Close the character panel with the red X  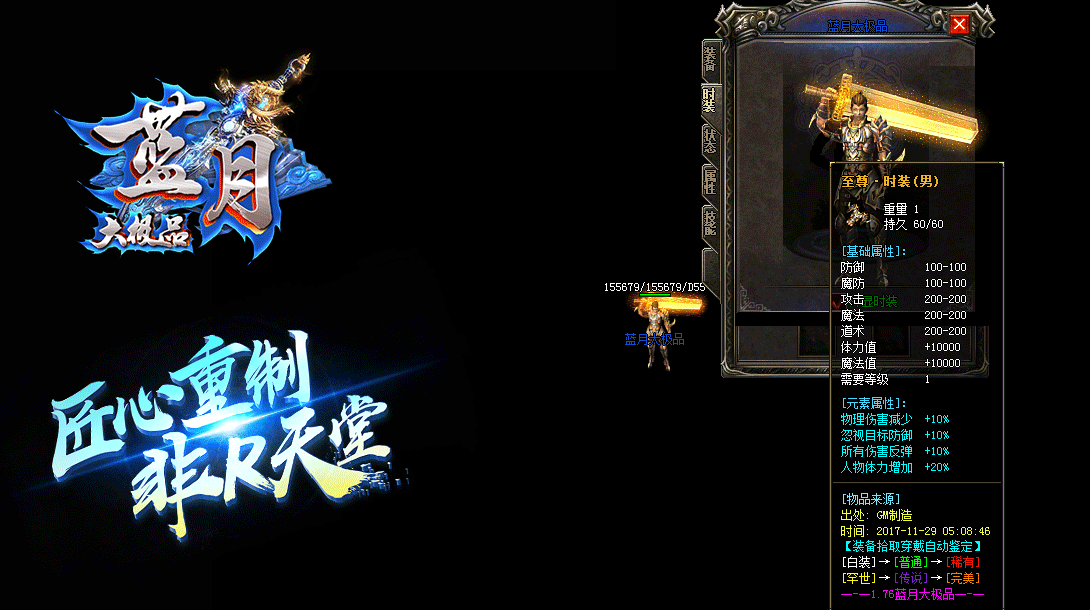(x=960, y=25)
